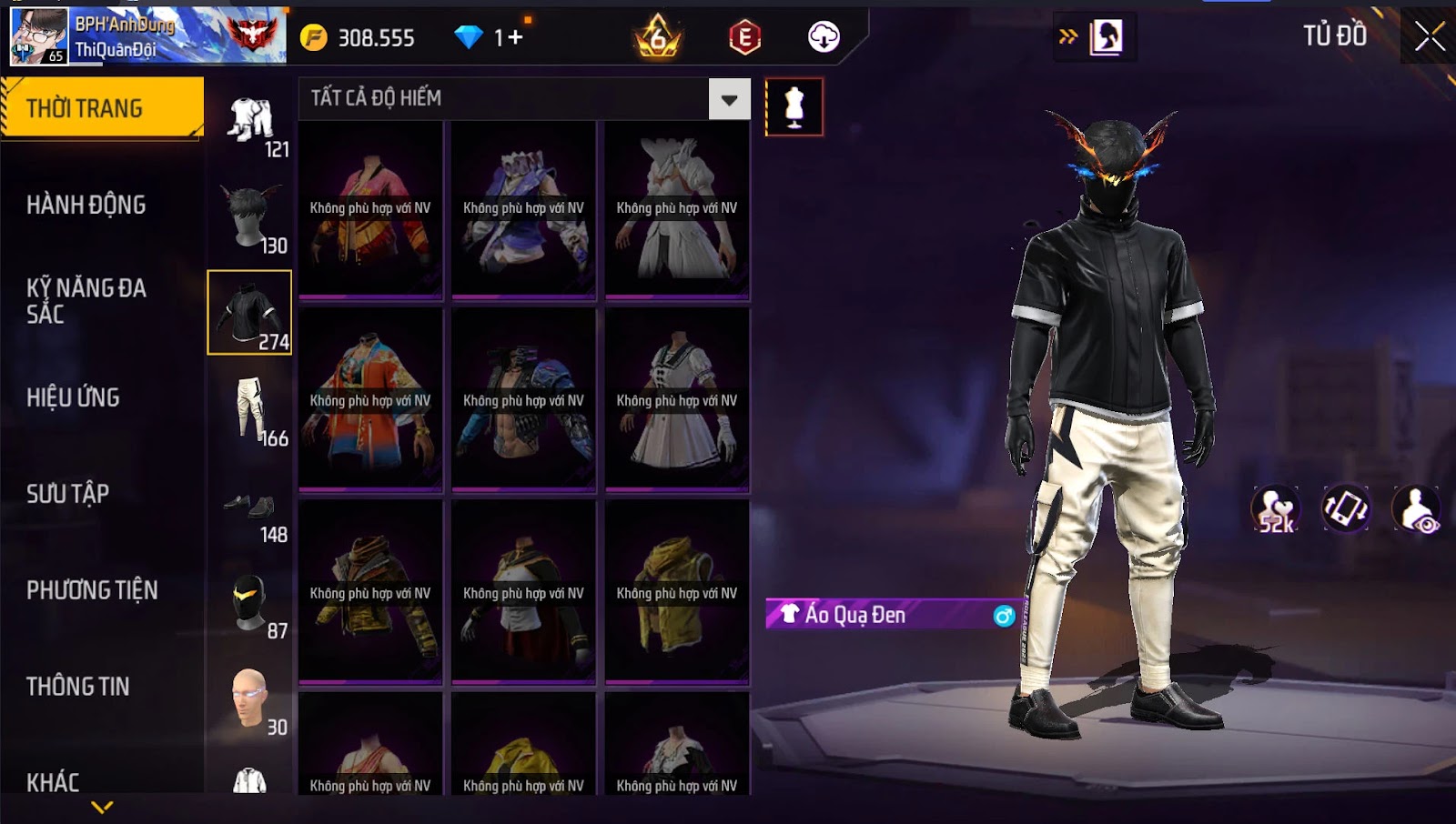Switch to Kỹ Năng Đa Sắc tab

[x=86, y=301]
